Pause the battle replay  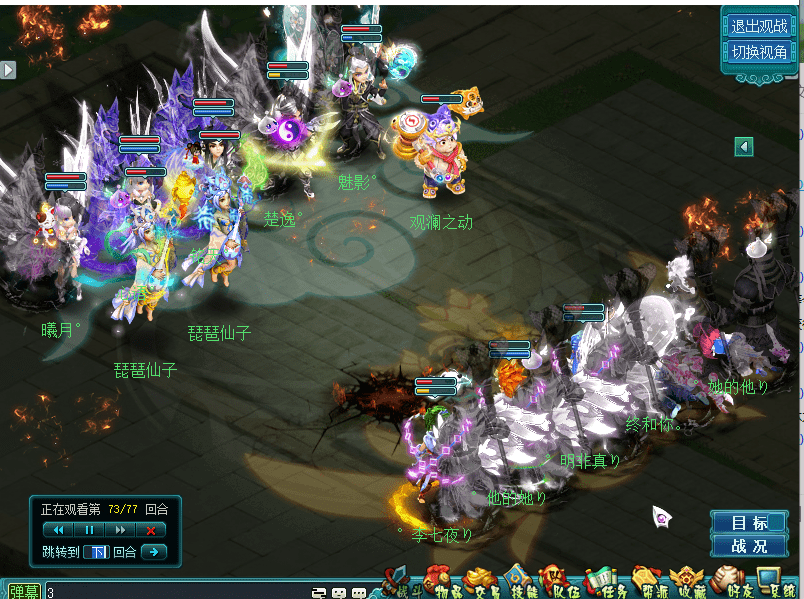point(89,529)
